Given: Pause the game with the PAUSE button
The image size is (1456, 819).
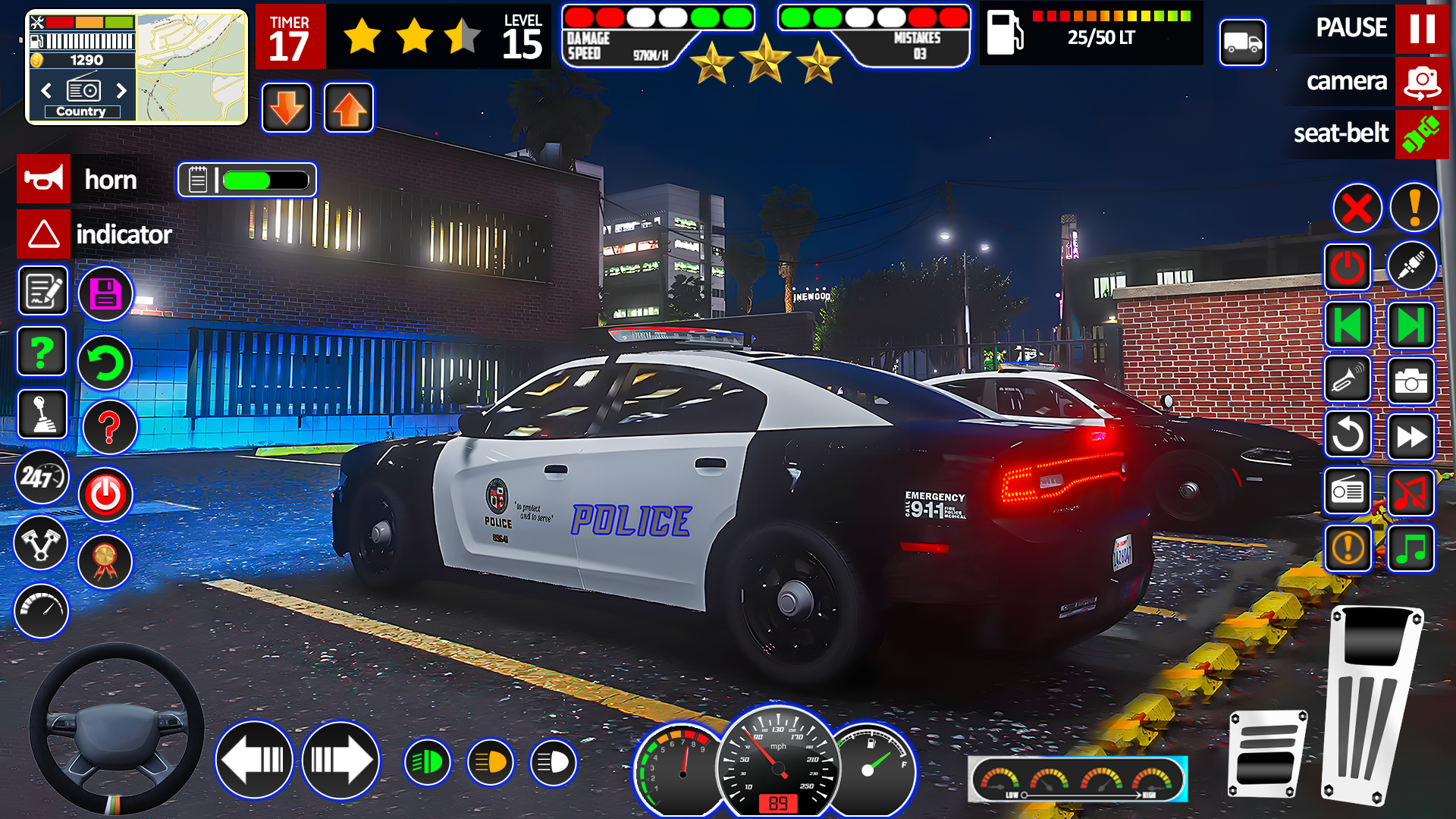Looking at the screenshot, I should (x=1421, y=28).
